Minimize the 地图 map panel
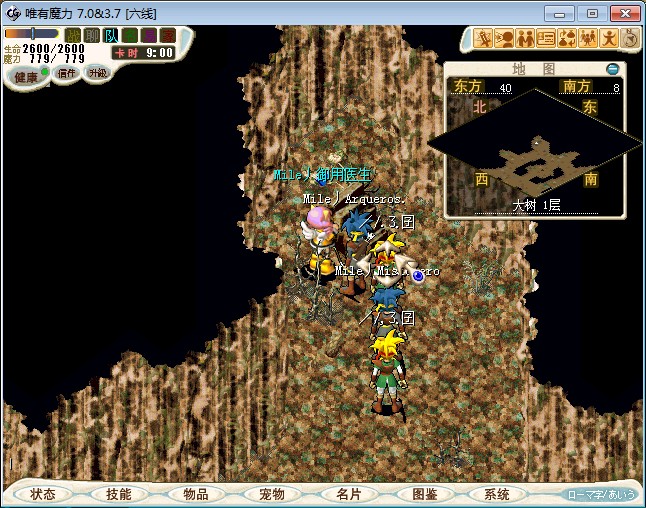Viewport: 646px width, 508px height. [613, 69]
